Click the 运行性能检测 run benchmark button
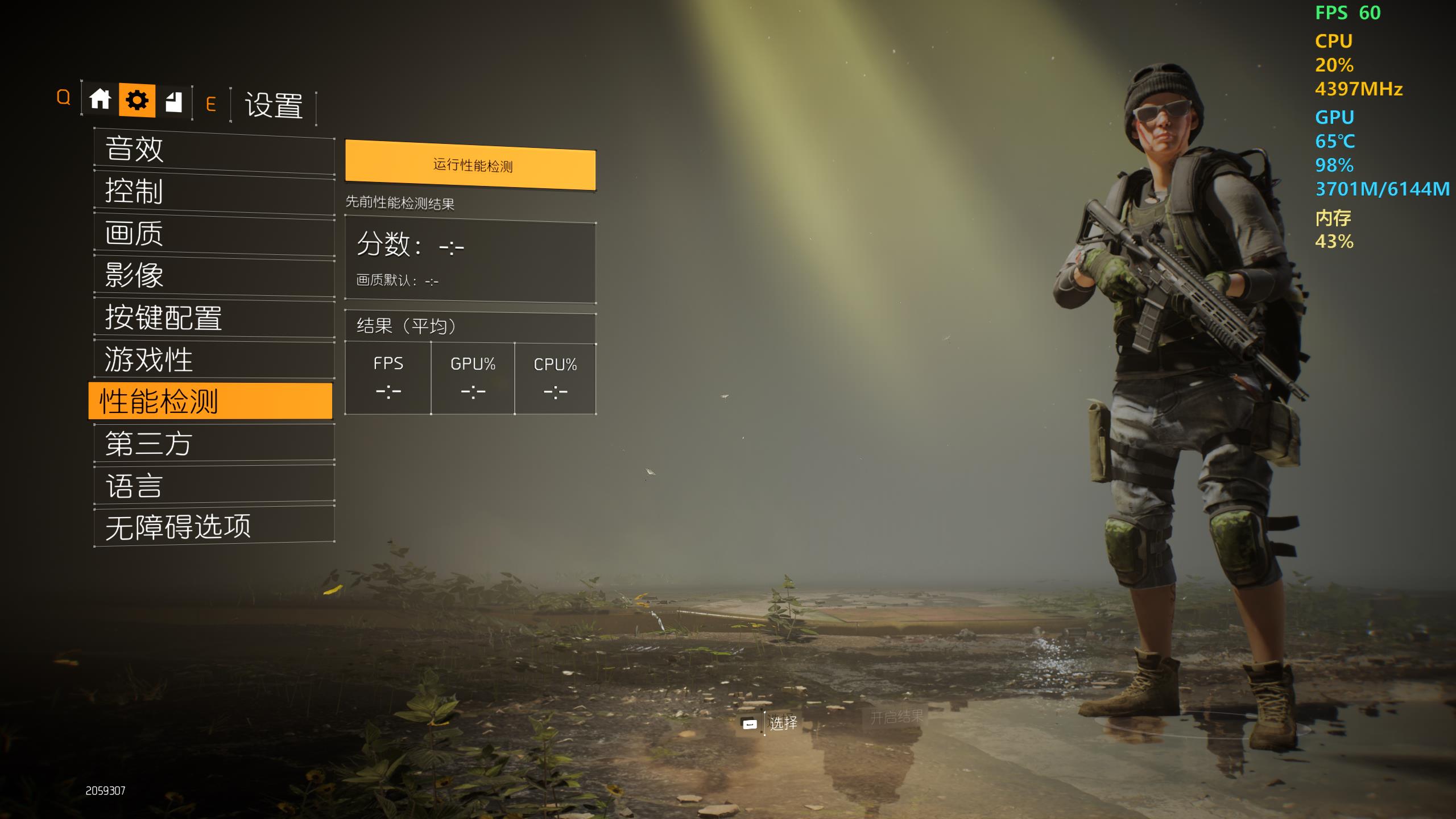Viewport: 1456px width, 819px height. (x=471, y=166)
